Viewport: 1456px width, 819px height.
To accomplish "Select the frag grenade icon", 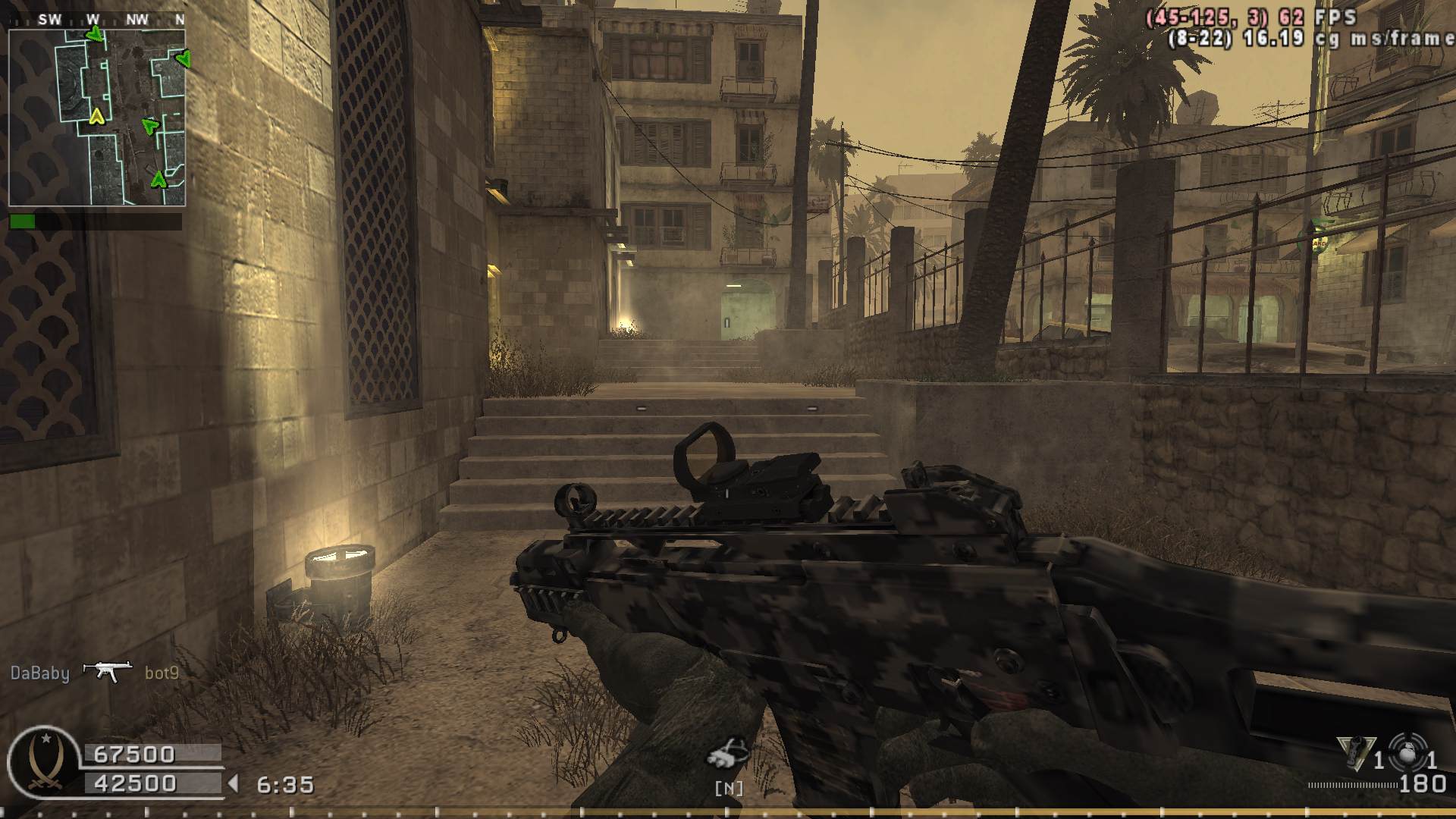I will [x=1408, y=753].
